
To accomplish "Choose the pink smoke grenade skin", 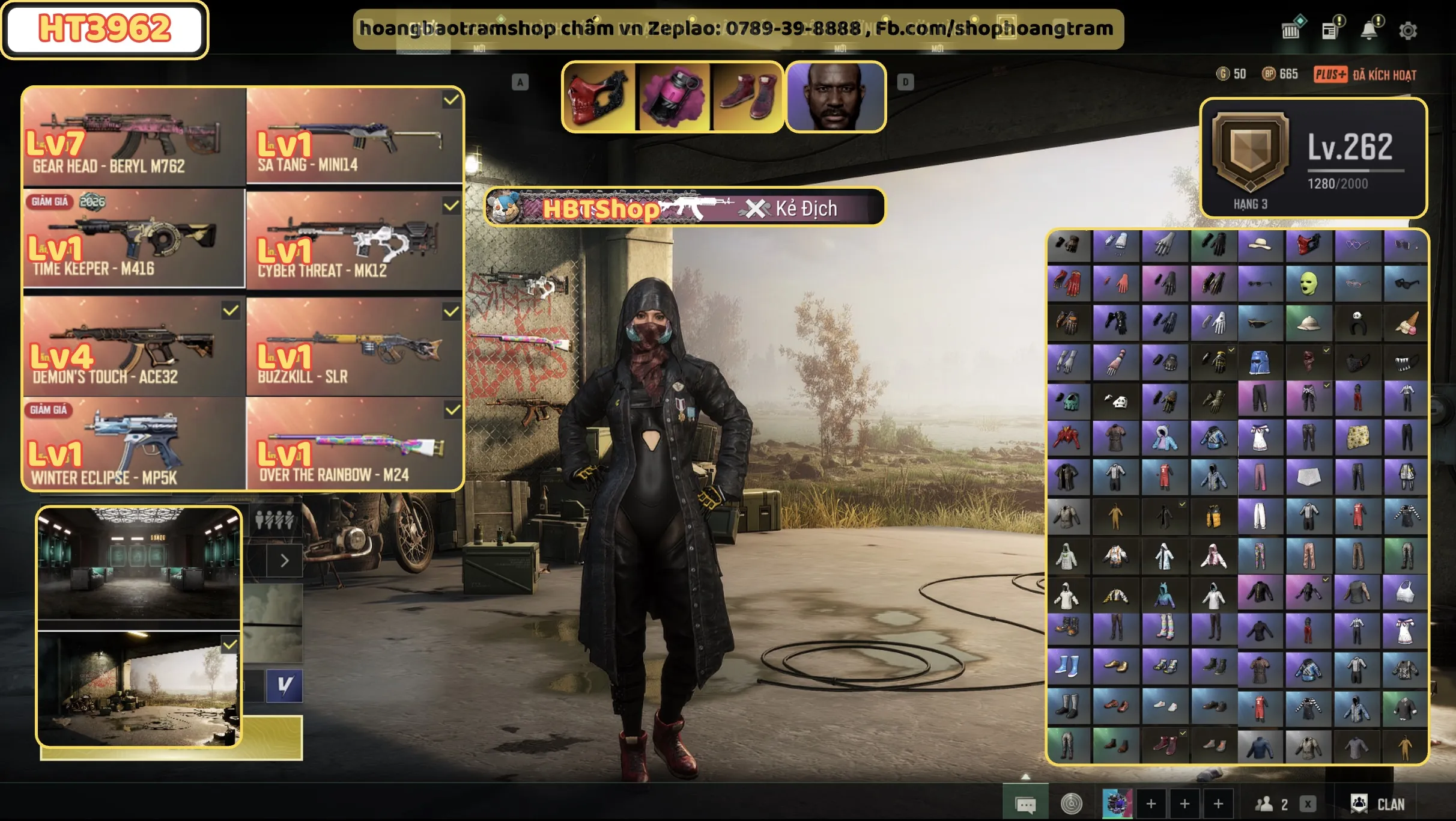I will (673, 97).
